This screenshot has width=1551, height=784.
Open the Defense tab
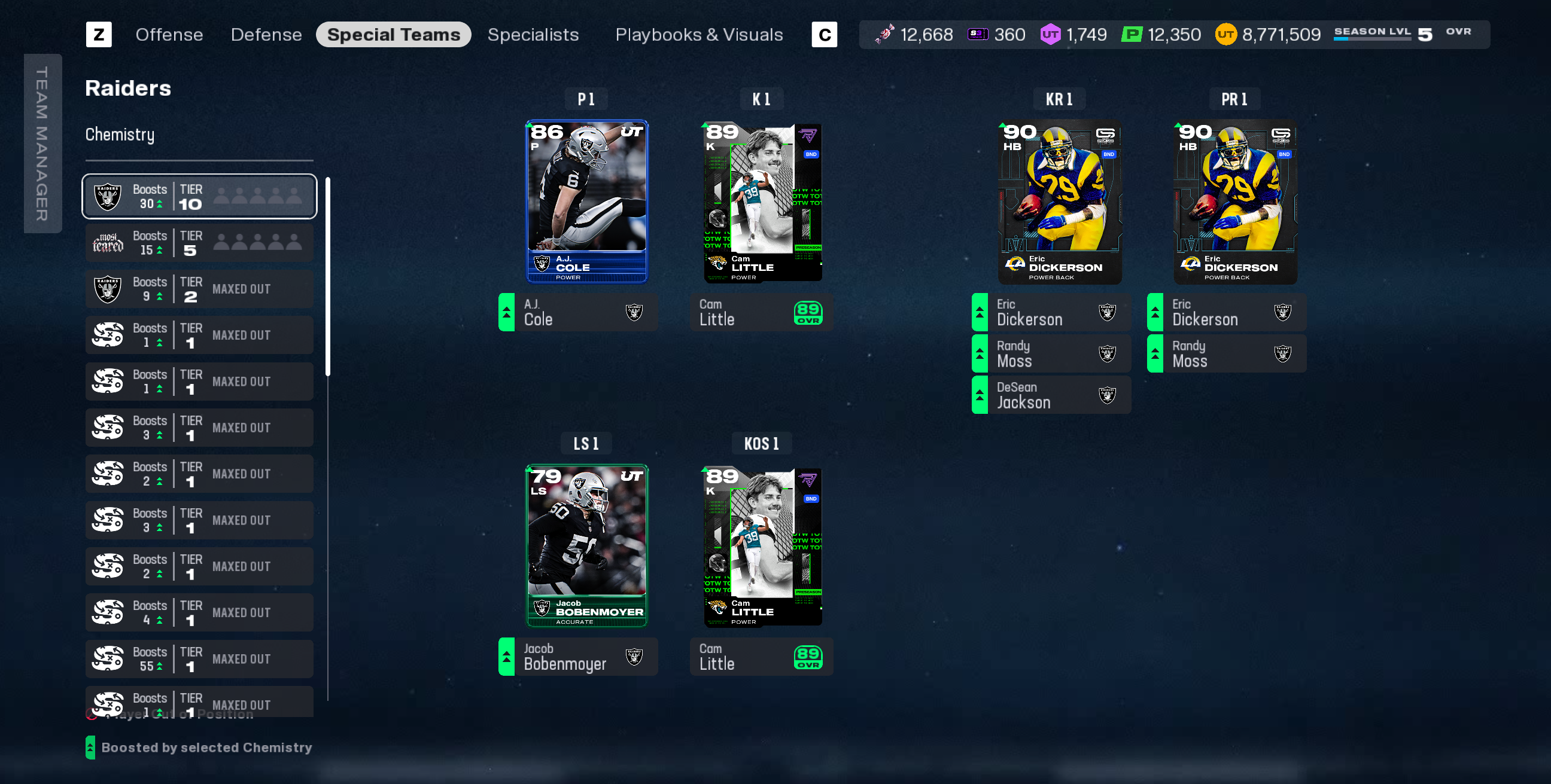point(266,35)
